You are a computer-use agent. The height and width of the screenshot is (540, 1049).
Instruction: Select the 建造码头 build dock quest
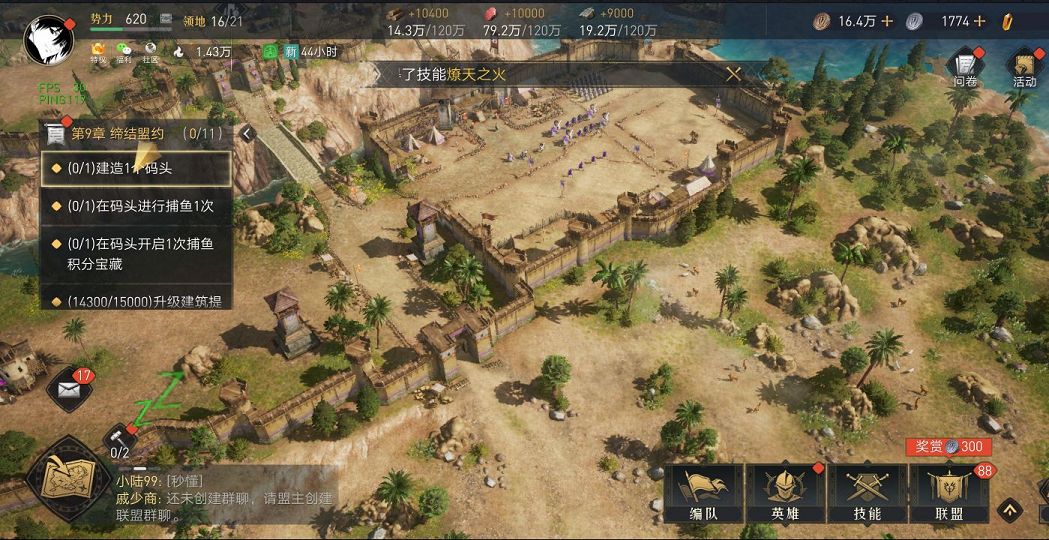[137, 168]
